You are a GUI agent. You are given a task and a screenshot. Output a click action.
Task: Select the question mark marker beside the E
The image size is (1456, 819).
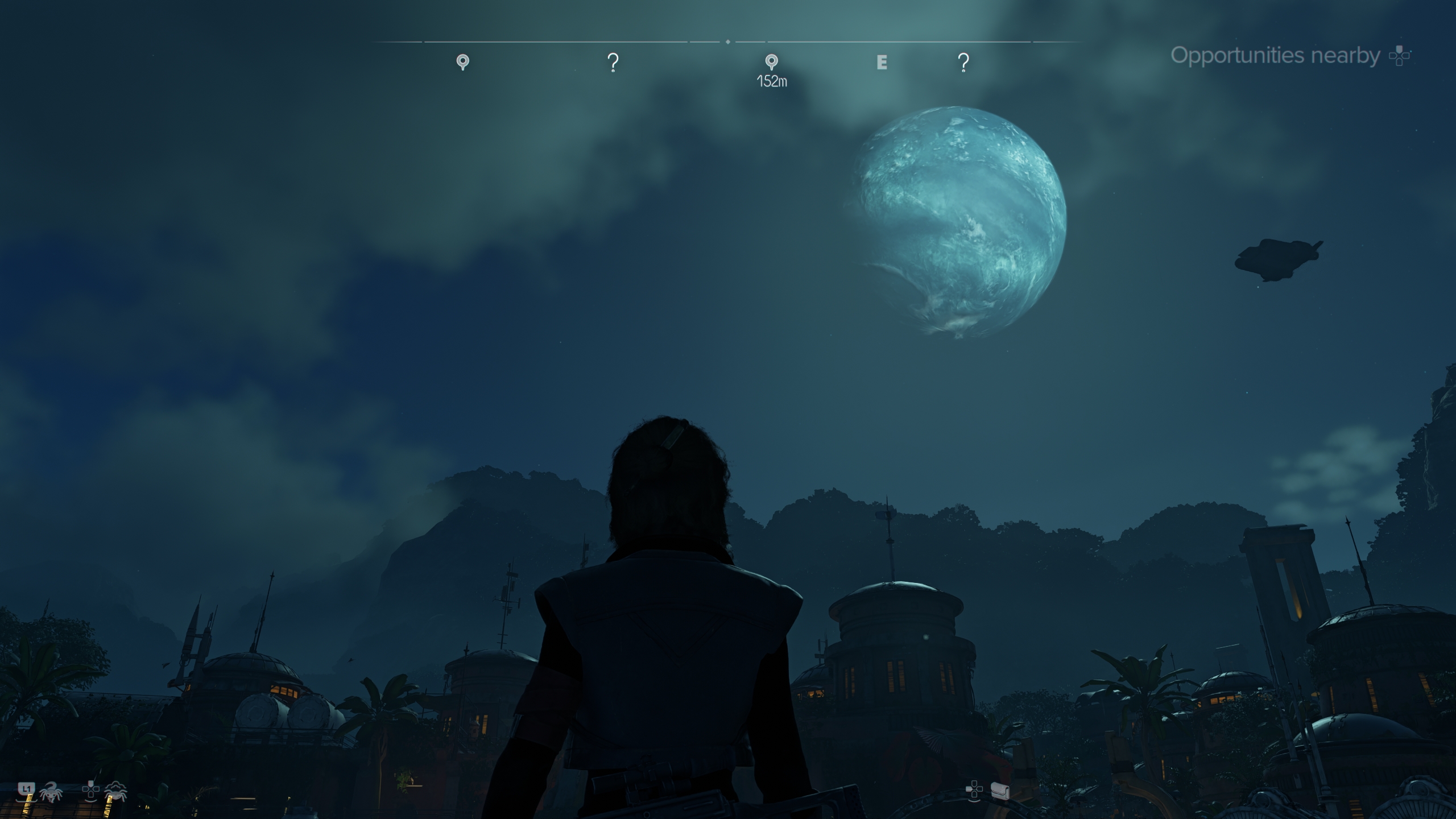963,62
